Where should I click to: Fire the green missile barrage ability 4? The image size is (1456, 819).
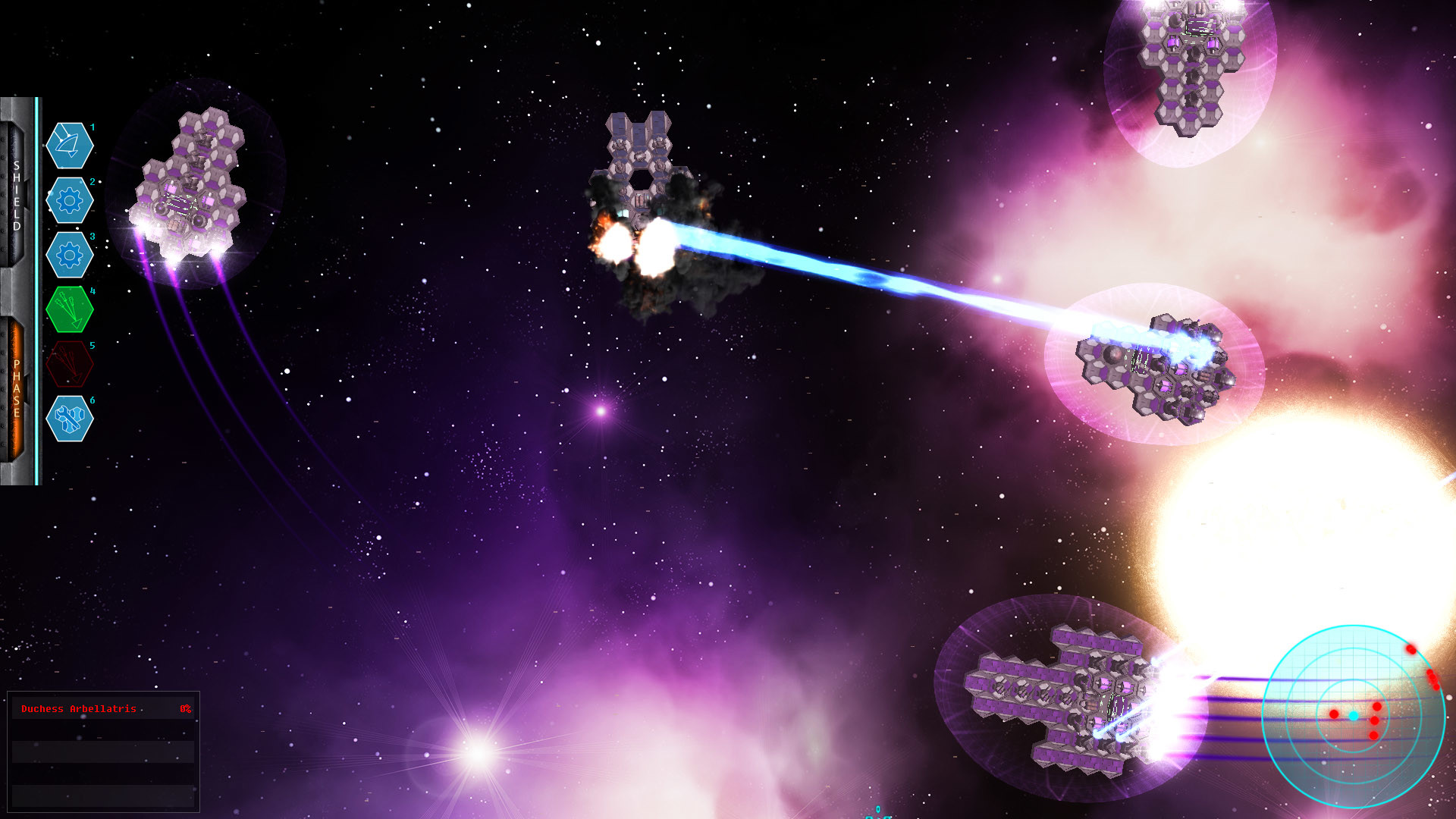pos(69,309)
